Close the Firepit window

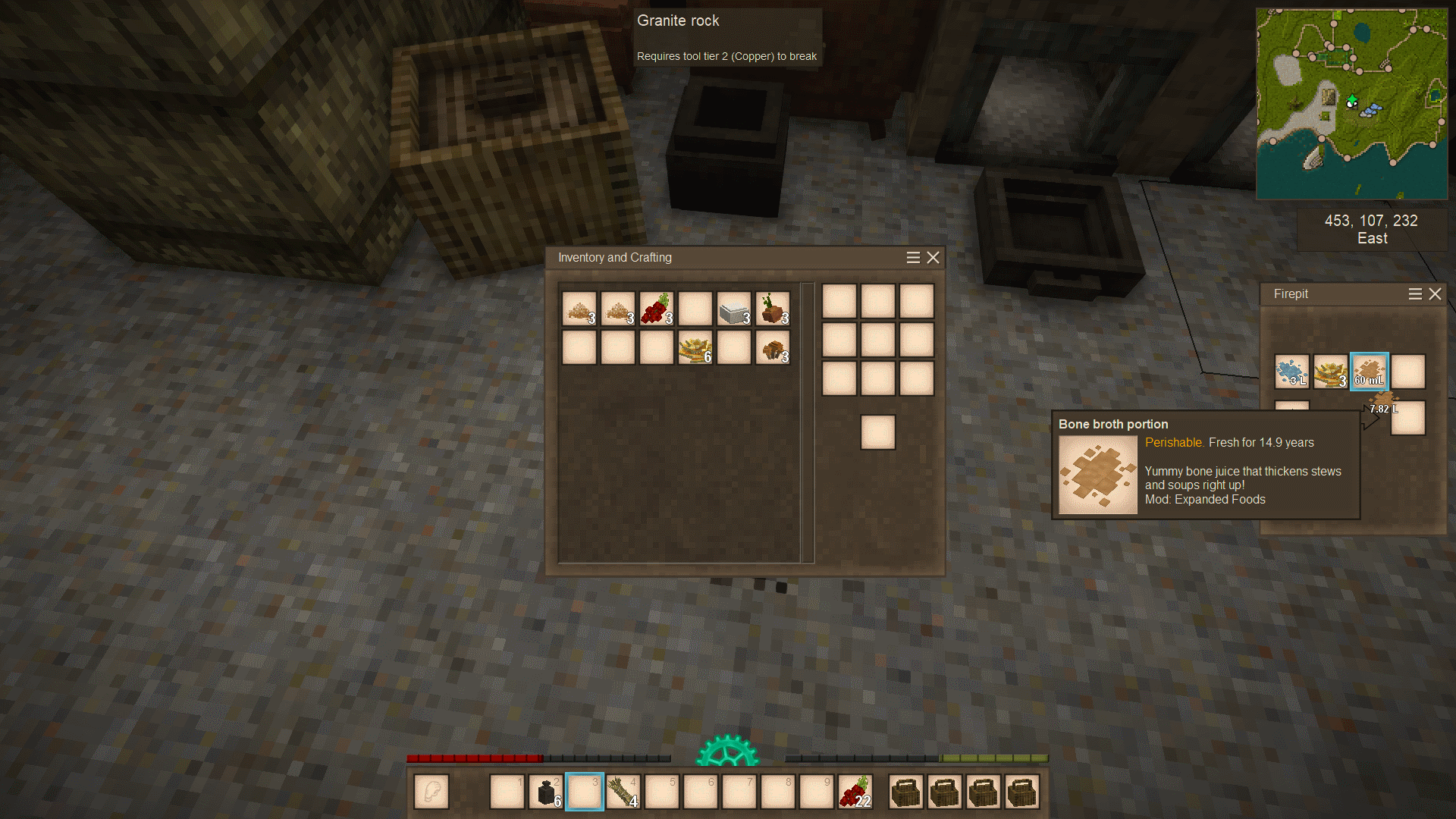click(1435, 294)
